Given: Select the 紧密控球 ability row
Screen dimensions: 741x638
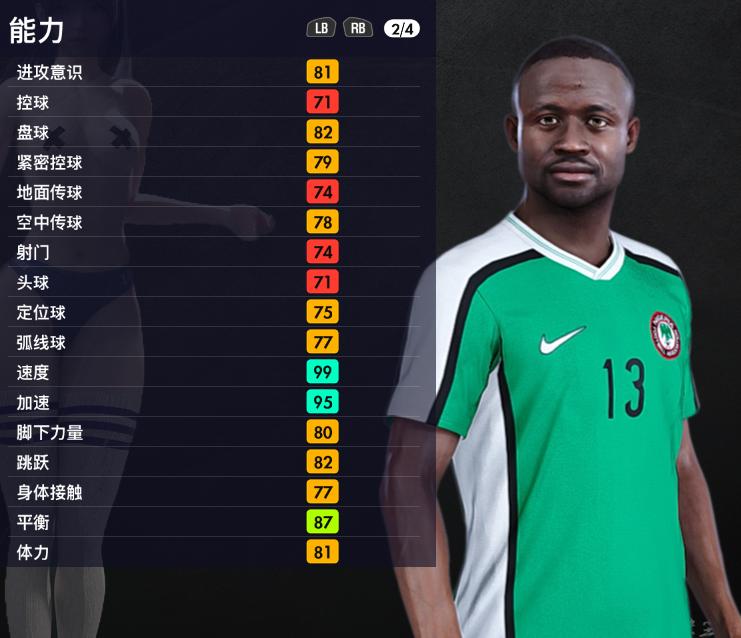Looking at the screenshot, I should click(x=215, y=162).
